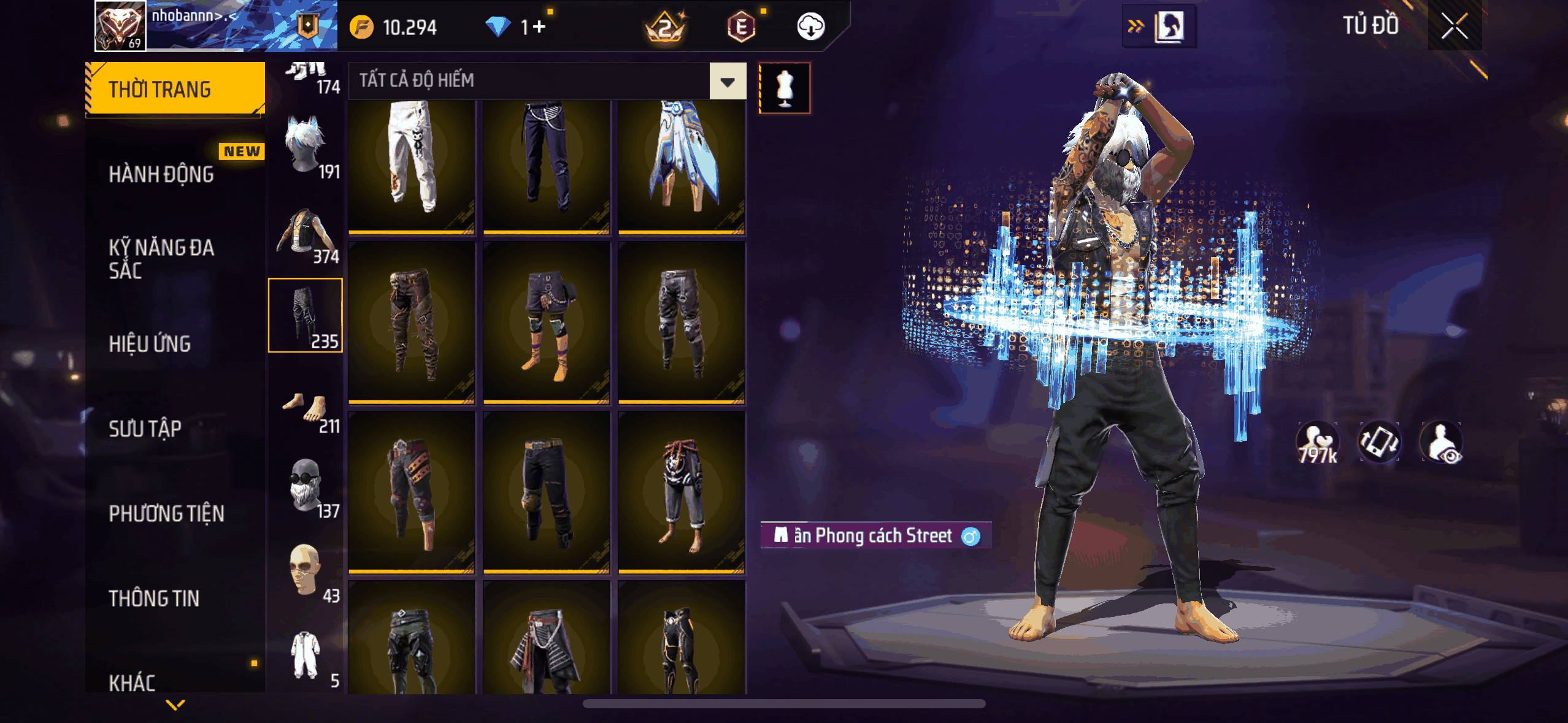Toggle the character view eye icon

[x=1441, y=443]
